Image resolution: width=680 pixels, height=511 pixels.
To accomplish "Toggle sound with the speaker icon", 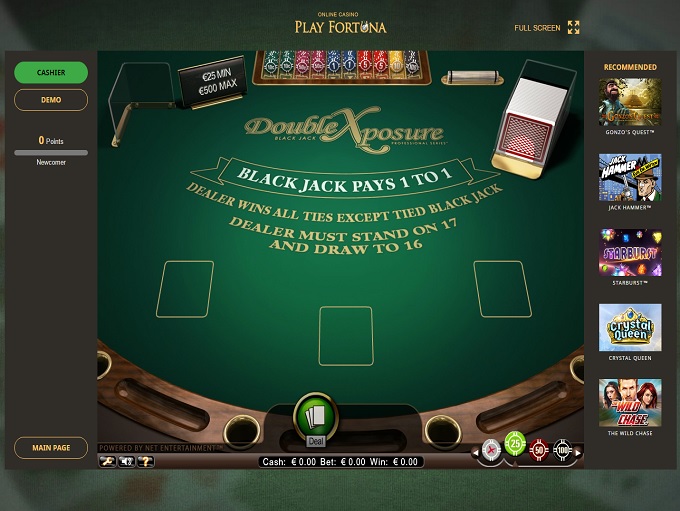I will click(126, 461).
